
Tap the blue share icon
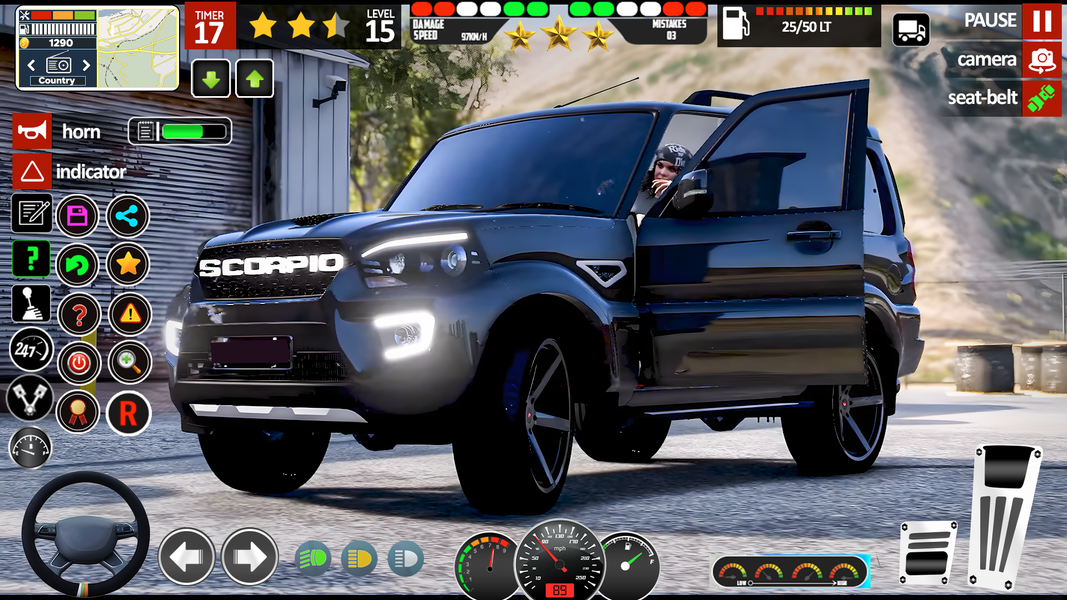pos(128,215)
